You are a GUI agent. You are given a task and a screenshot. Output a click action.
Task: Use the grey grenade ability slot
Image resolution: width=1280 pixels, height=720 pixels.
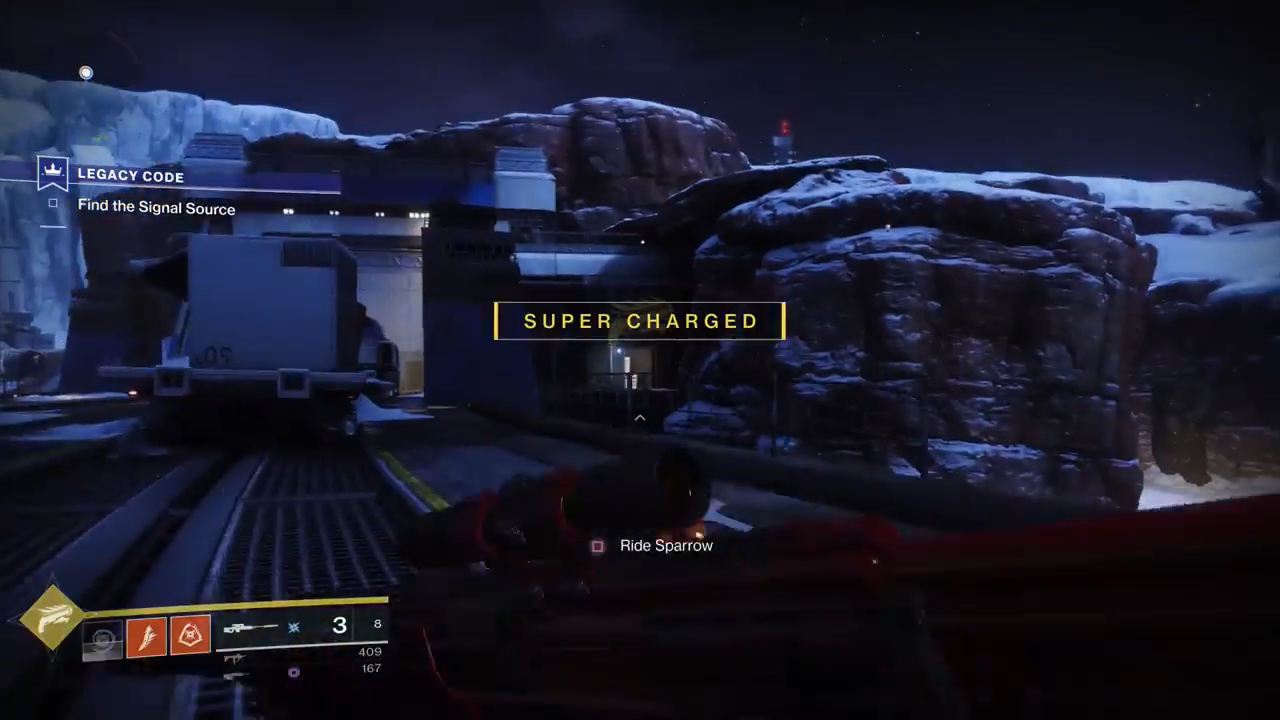102,639
